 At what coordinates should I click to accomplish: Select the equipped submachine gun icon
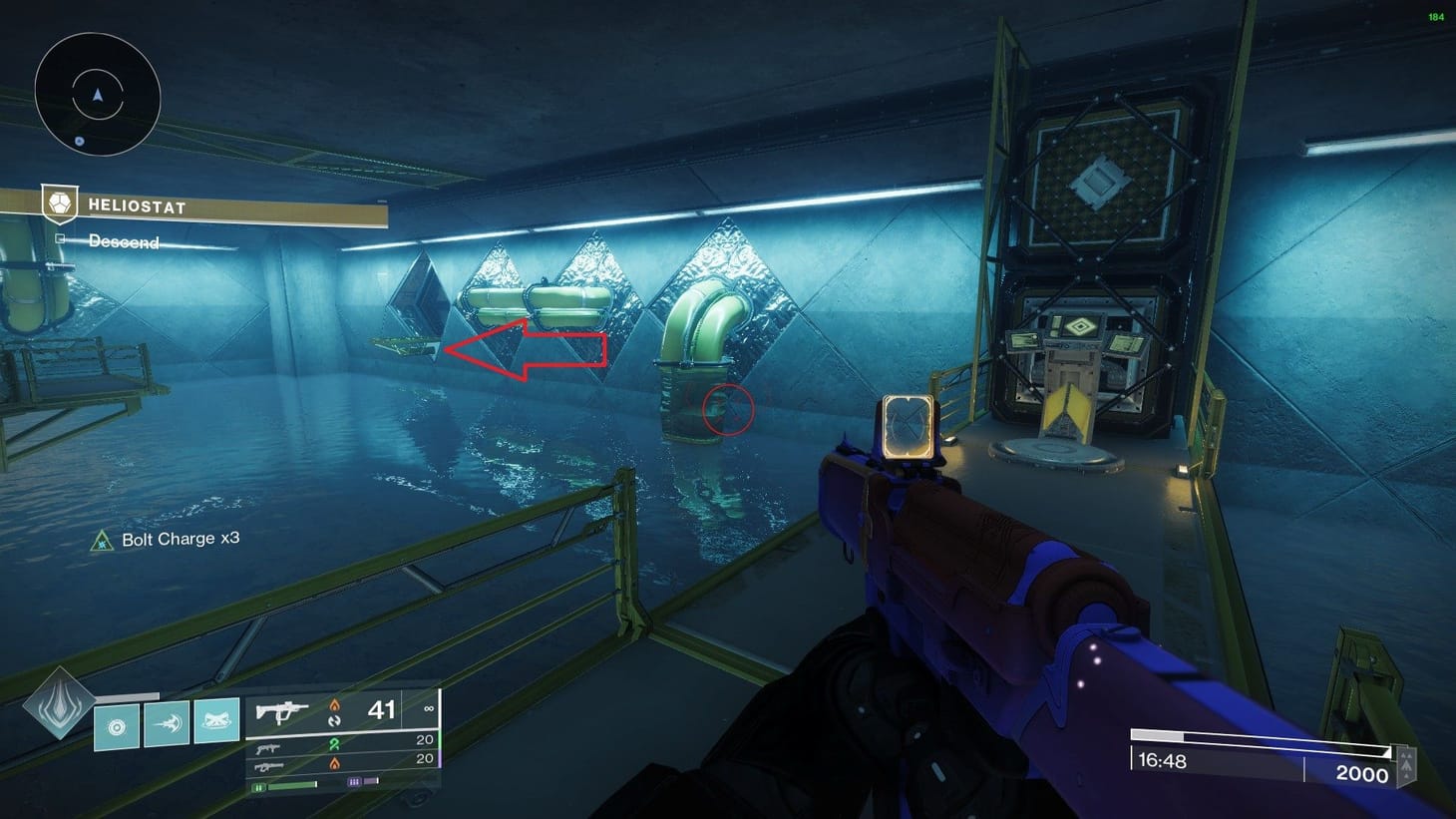tap(281, 710)
